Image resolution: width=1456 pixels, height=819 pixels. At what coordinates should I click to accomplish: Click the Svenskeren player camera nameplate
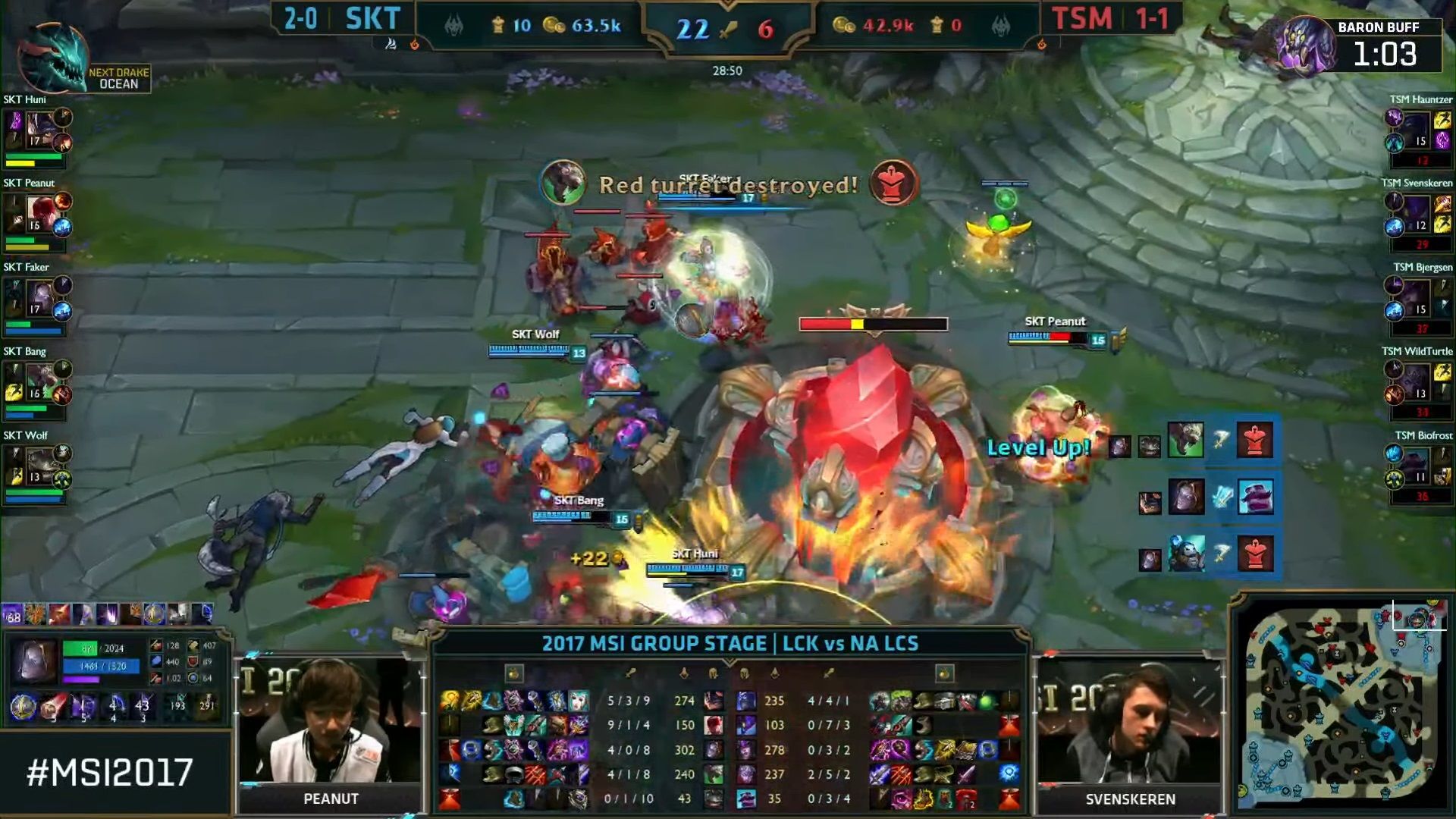click(1130, 797)
